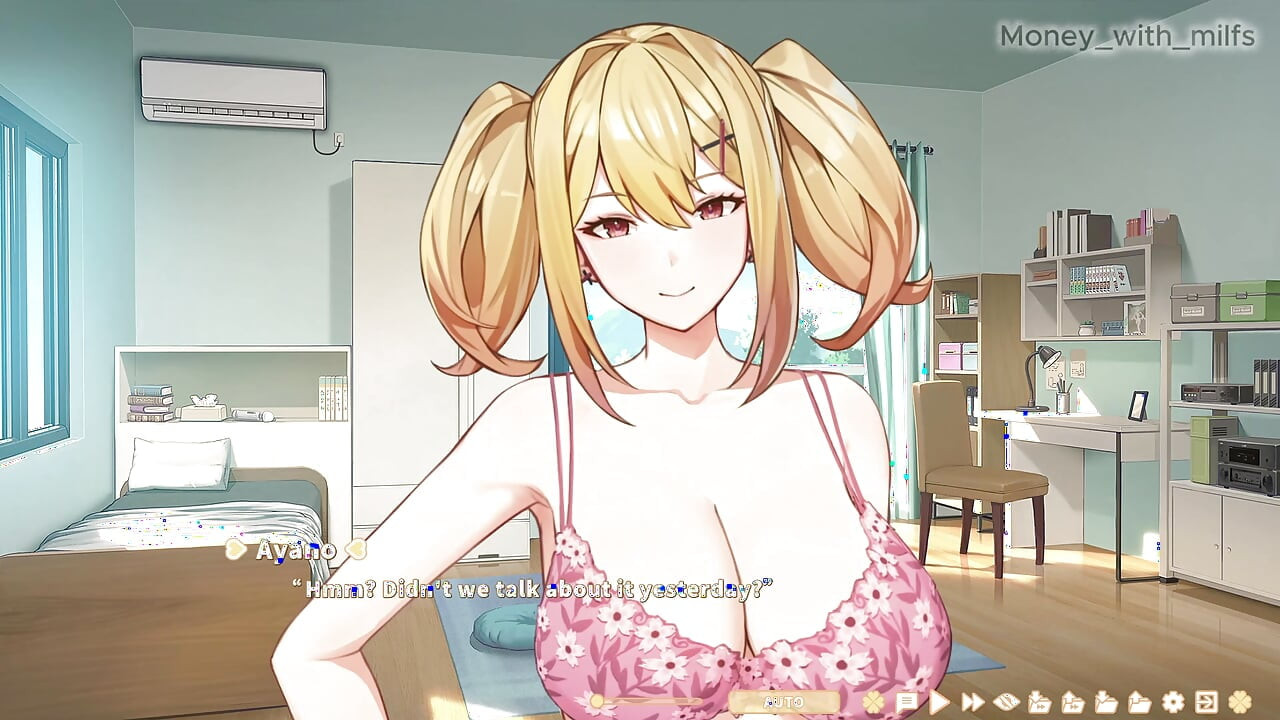This screenshot has height=720, width=1280.
Task: Perform a quick save
Action: pyautogui.click(x=1039, y=701)
